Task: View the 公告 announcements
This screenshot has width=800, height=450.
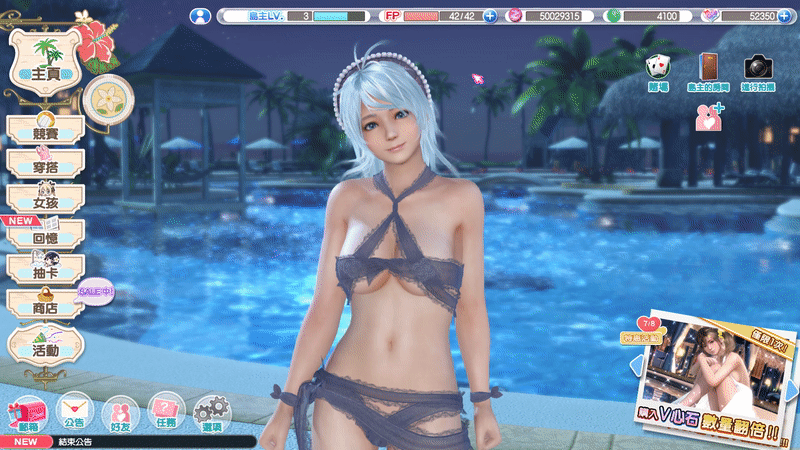Action: pos(73,412)
